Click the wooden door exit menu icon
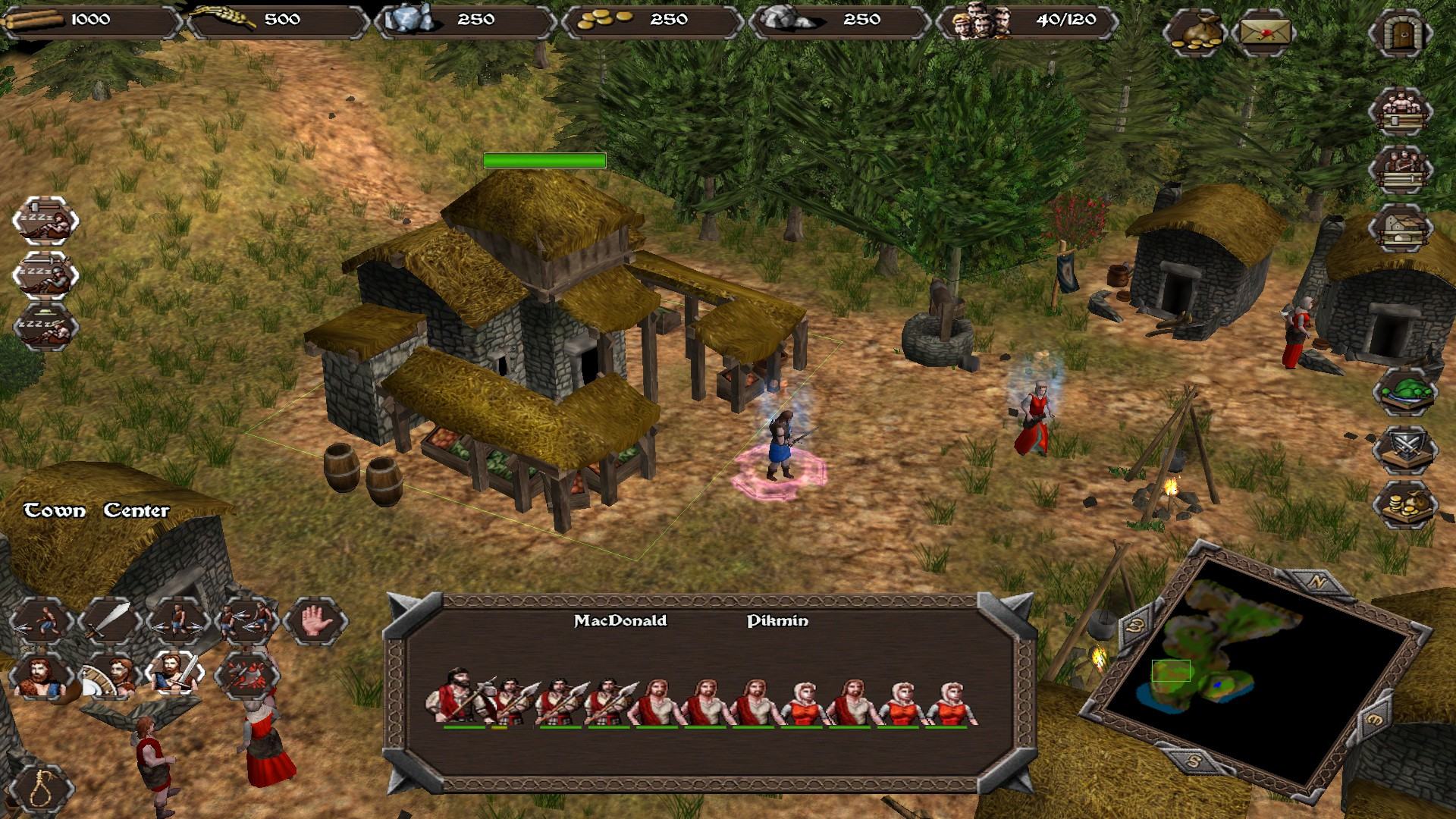The width and height of the screenshot is (1456, 819). click(x=1400, y=34)
